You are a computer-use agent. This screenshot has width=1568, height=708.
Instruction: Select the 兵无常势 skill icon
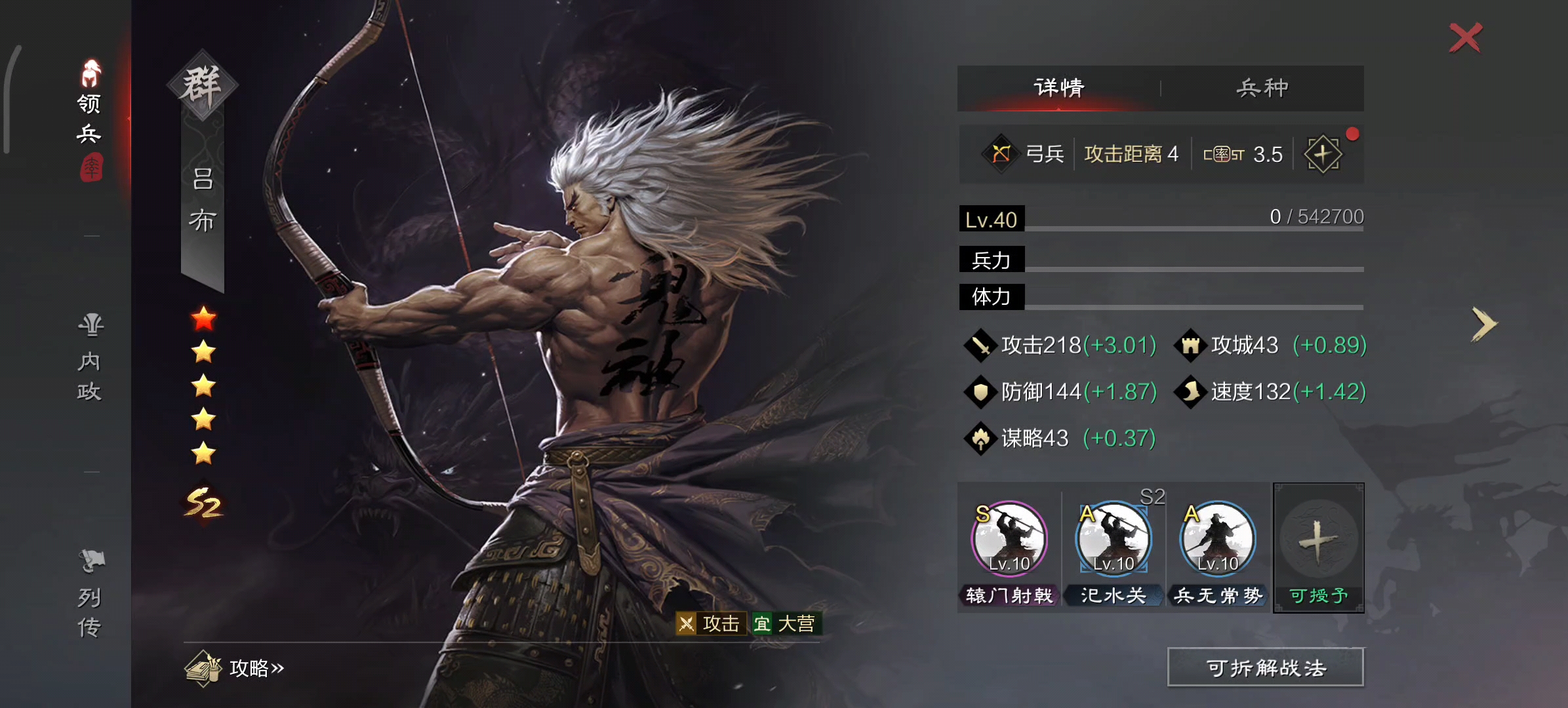coord(1218,540)
